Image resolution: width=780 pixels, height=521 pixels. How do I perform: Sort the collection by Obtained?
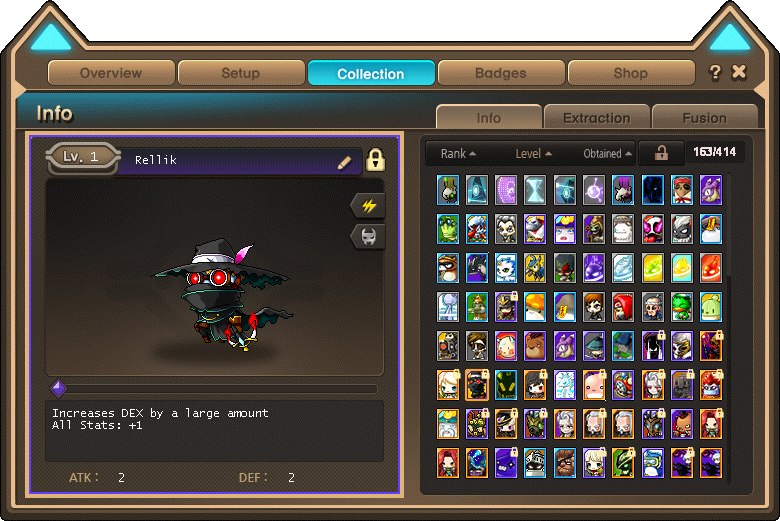607,154
